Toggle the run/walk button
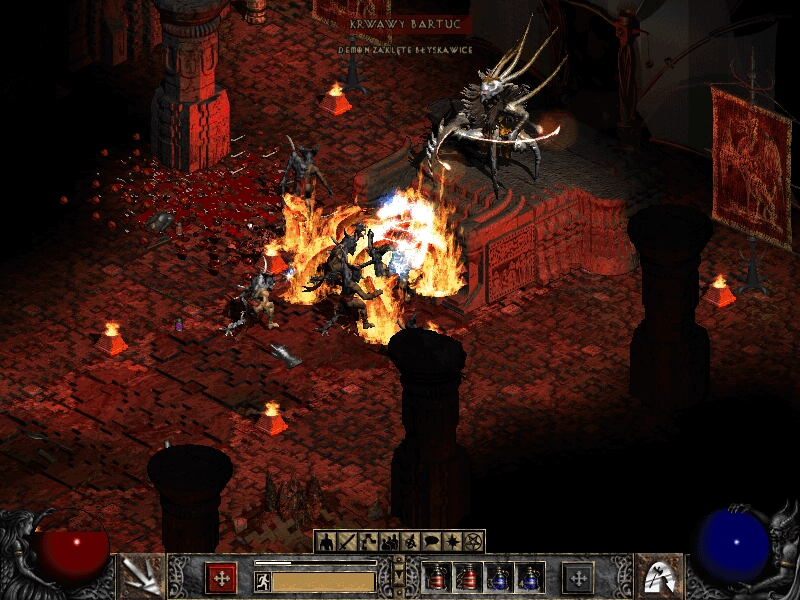800x600 pixels. 263,582
